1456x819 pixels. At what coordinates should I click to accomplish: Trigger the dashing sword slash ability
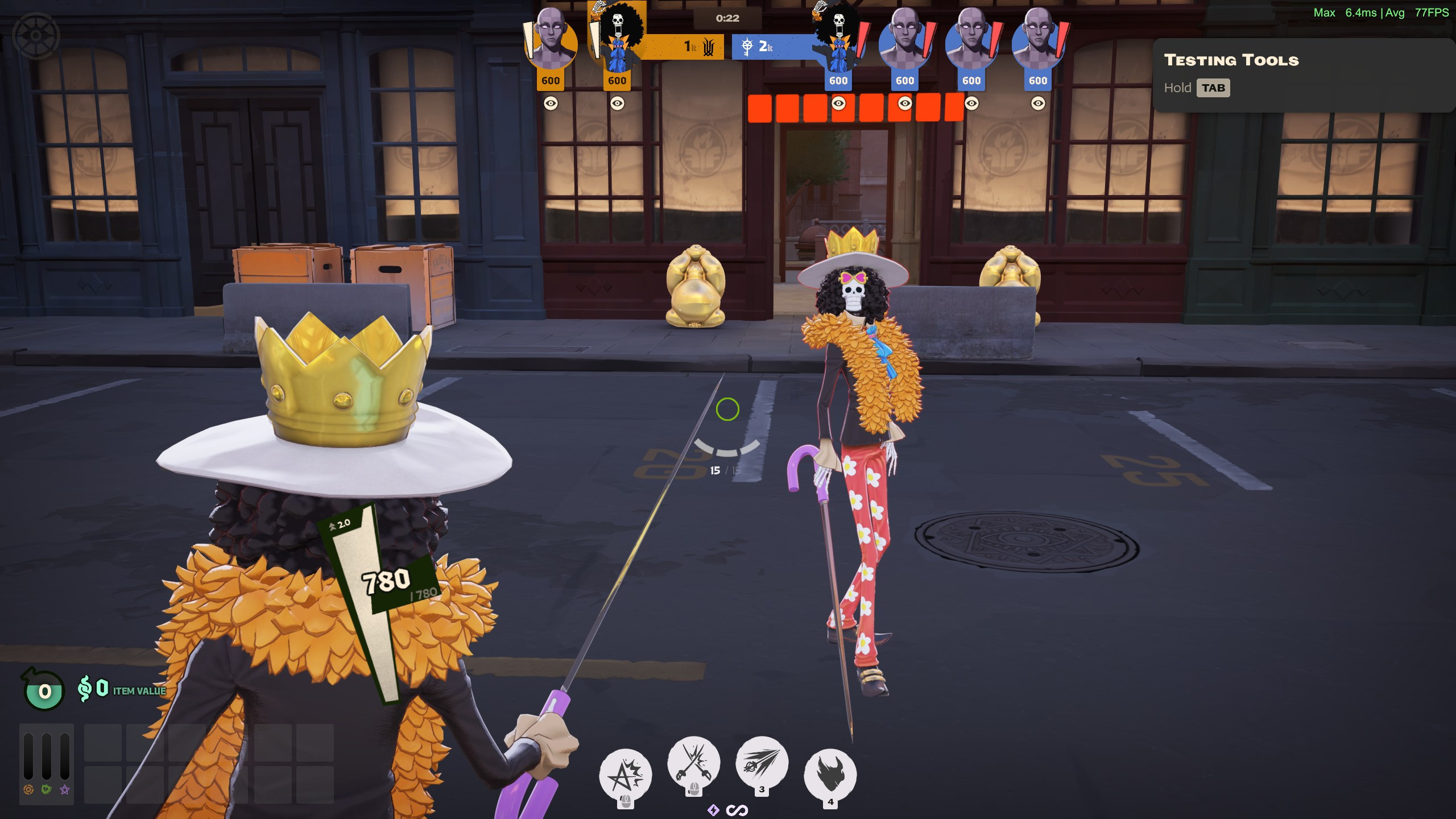pyautogui.click(x=762, y=763)
